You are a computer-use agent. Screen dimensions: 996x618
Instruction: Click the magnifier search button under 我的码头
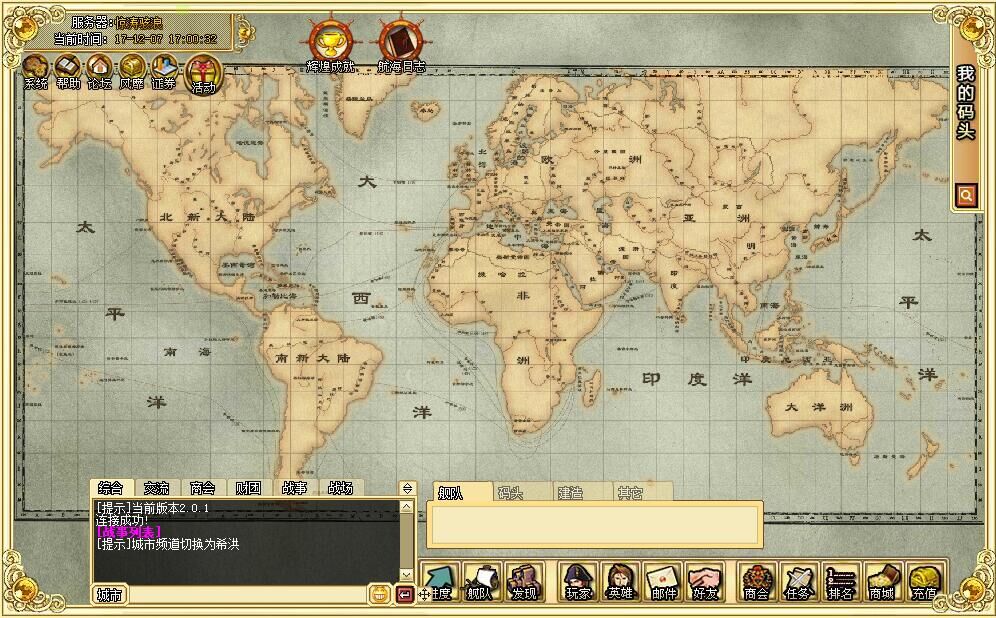point(965,196)
